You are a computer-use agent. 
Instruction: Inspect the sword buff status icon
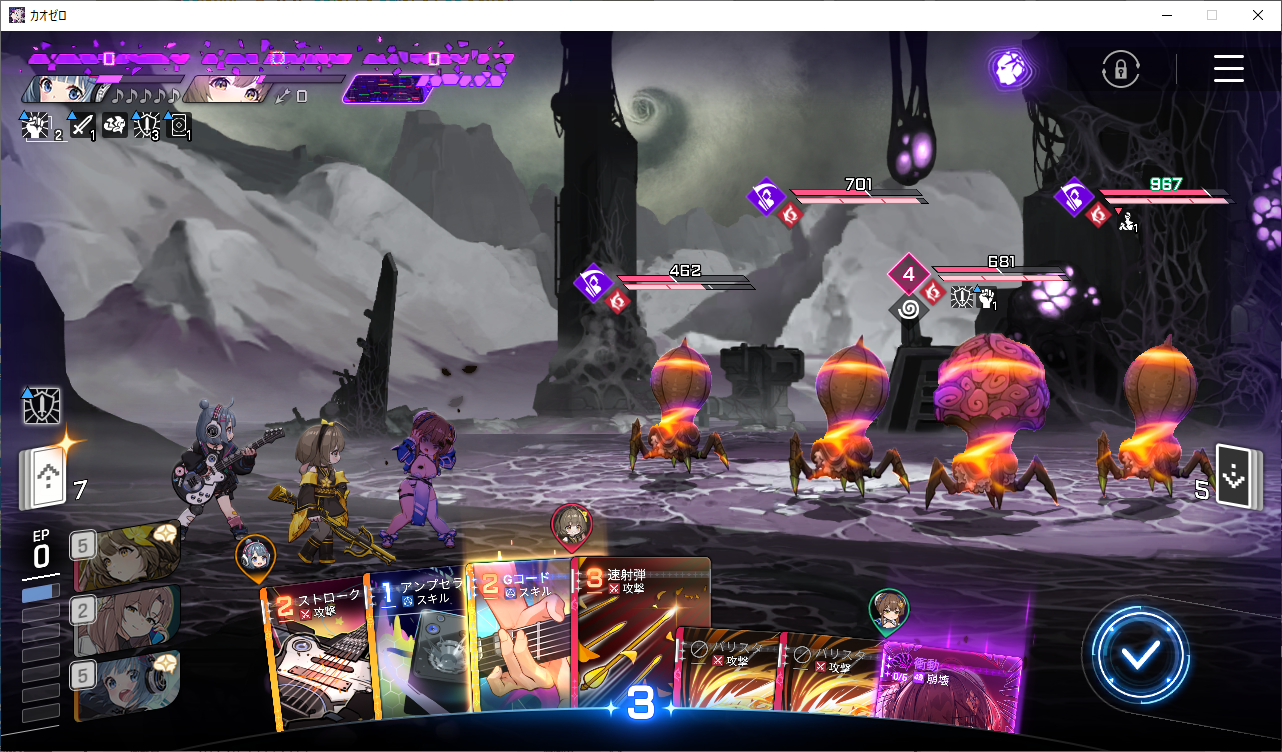(82, 126)
